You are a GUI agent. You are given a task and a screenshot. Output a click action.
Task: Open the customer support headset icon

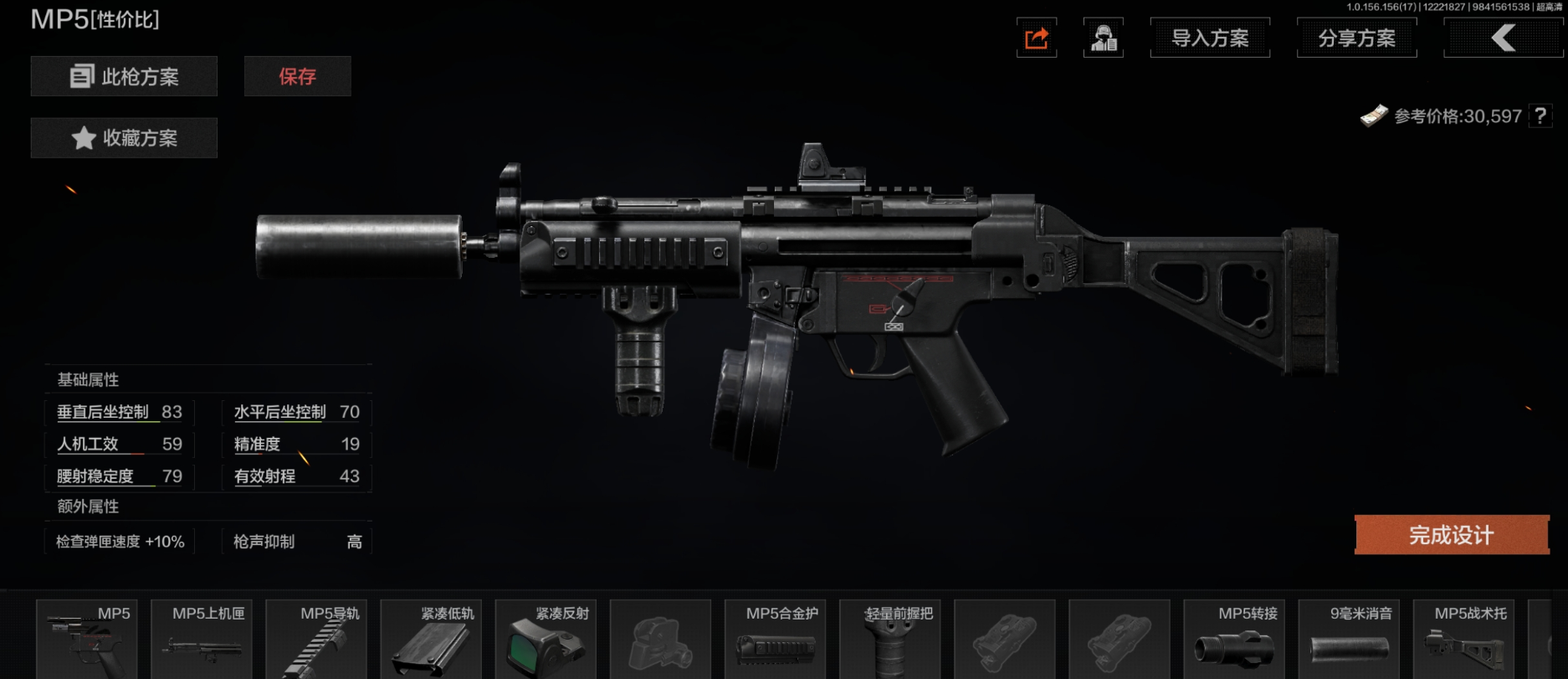1104,39
